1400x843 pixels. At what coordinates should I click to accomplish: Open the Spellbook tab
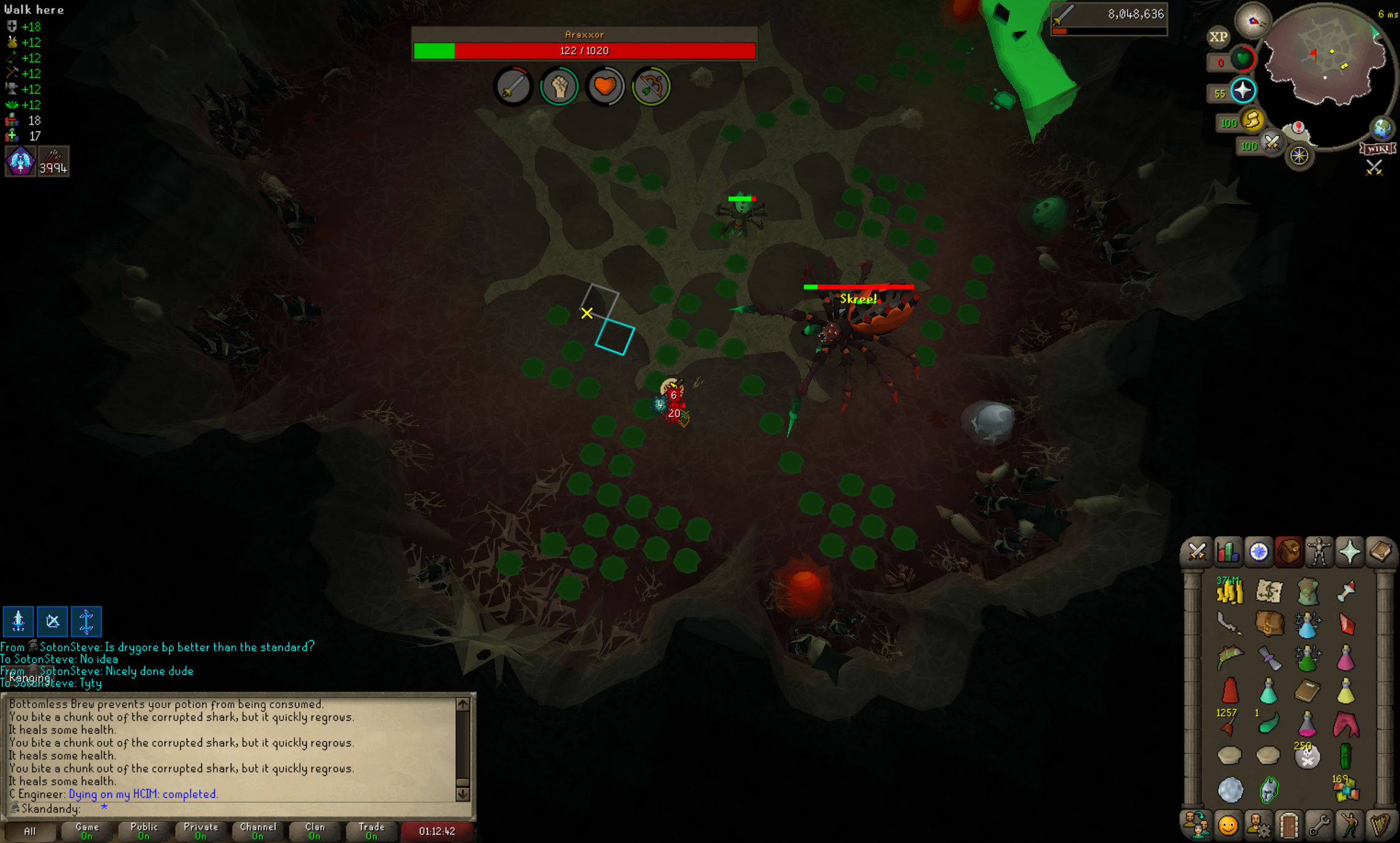coord(1380,552)
